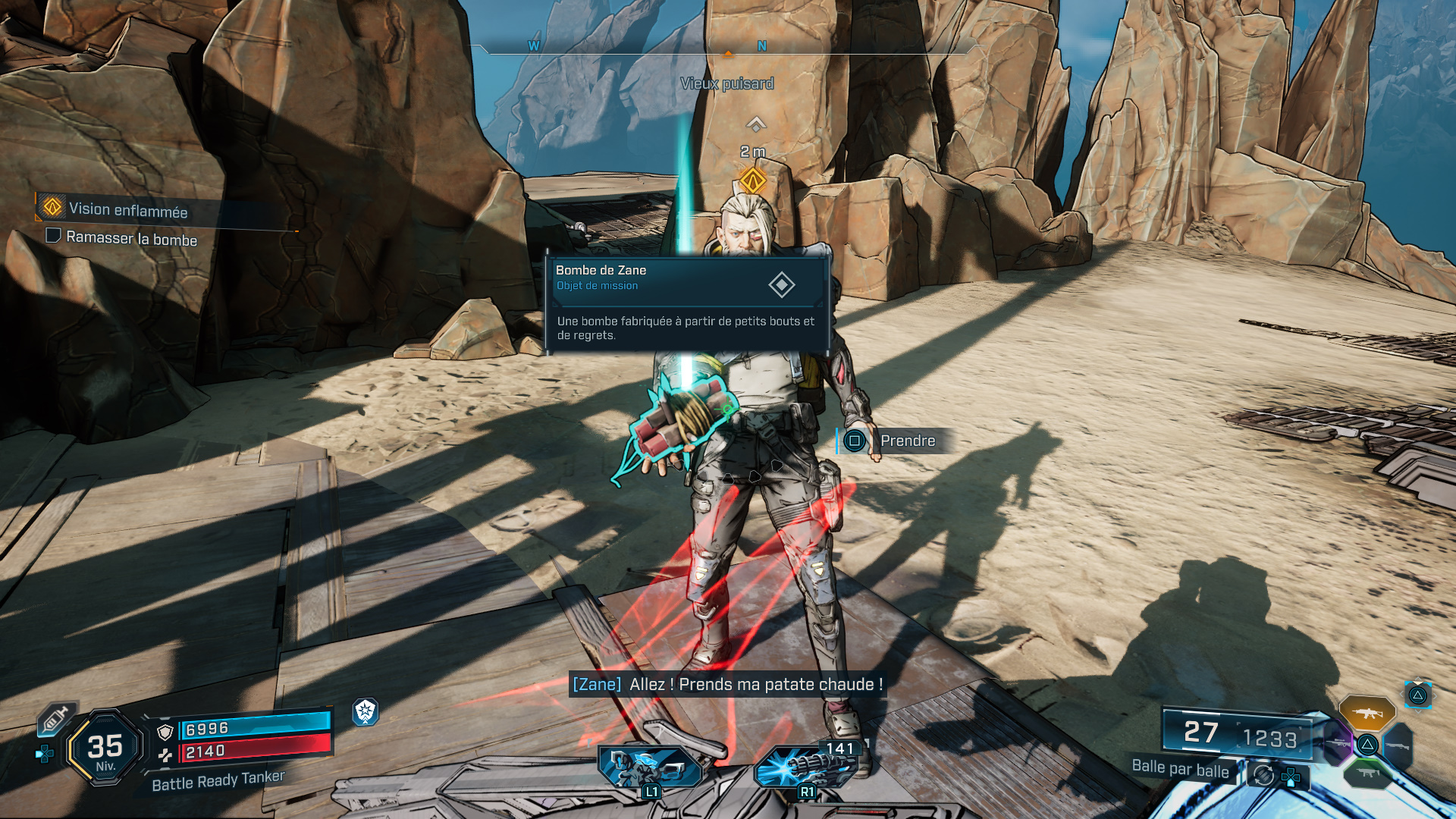Equip the blue shotgun weapon slot
The image size is (1456, 819).
pyautogui.click(x=1398, y=745)
